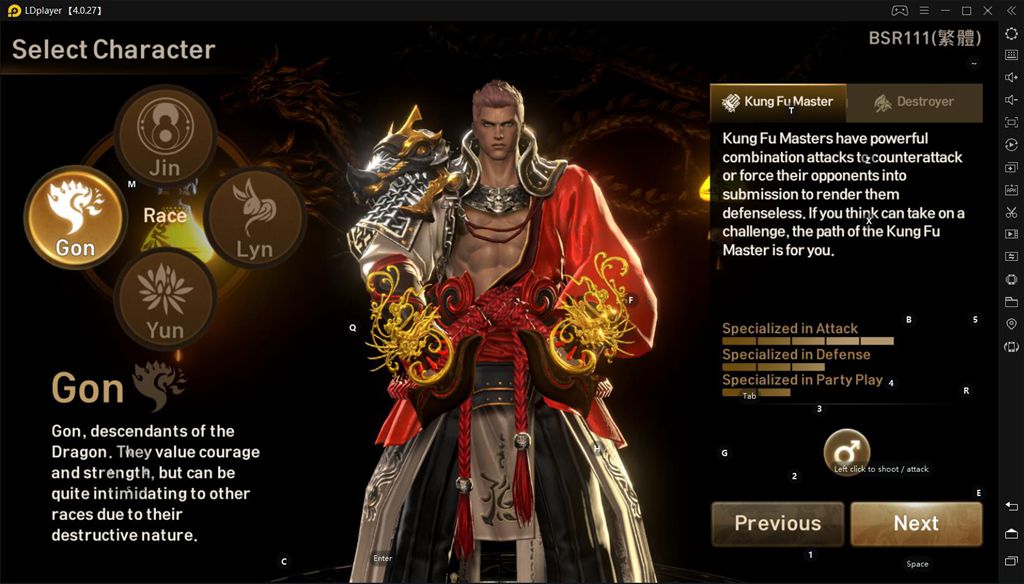Minimize the LDPlayer window
The width and height of the screenshot is (1024, 584).
pyautogui.click(x=945, y=10)
